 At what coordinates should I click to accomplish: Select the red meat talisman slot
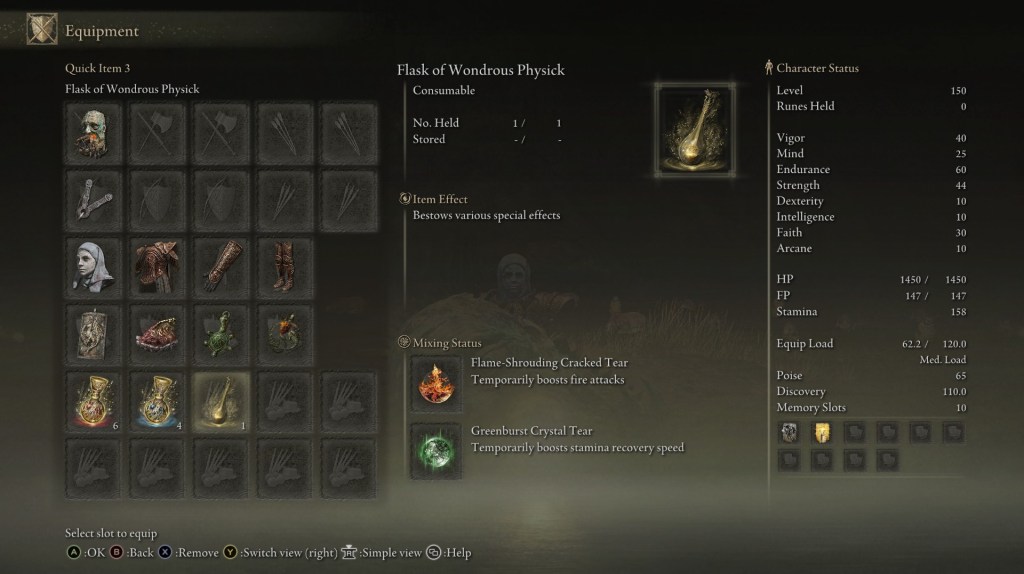(157, 334)
